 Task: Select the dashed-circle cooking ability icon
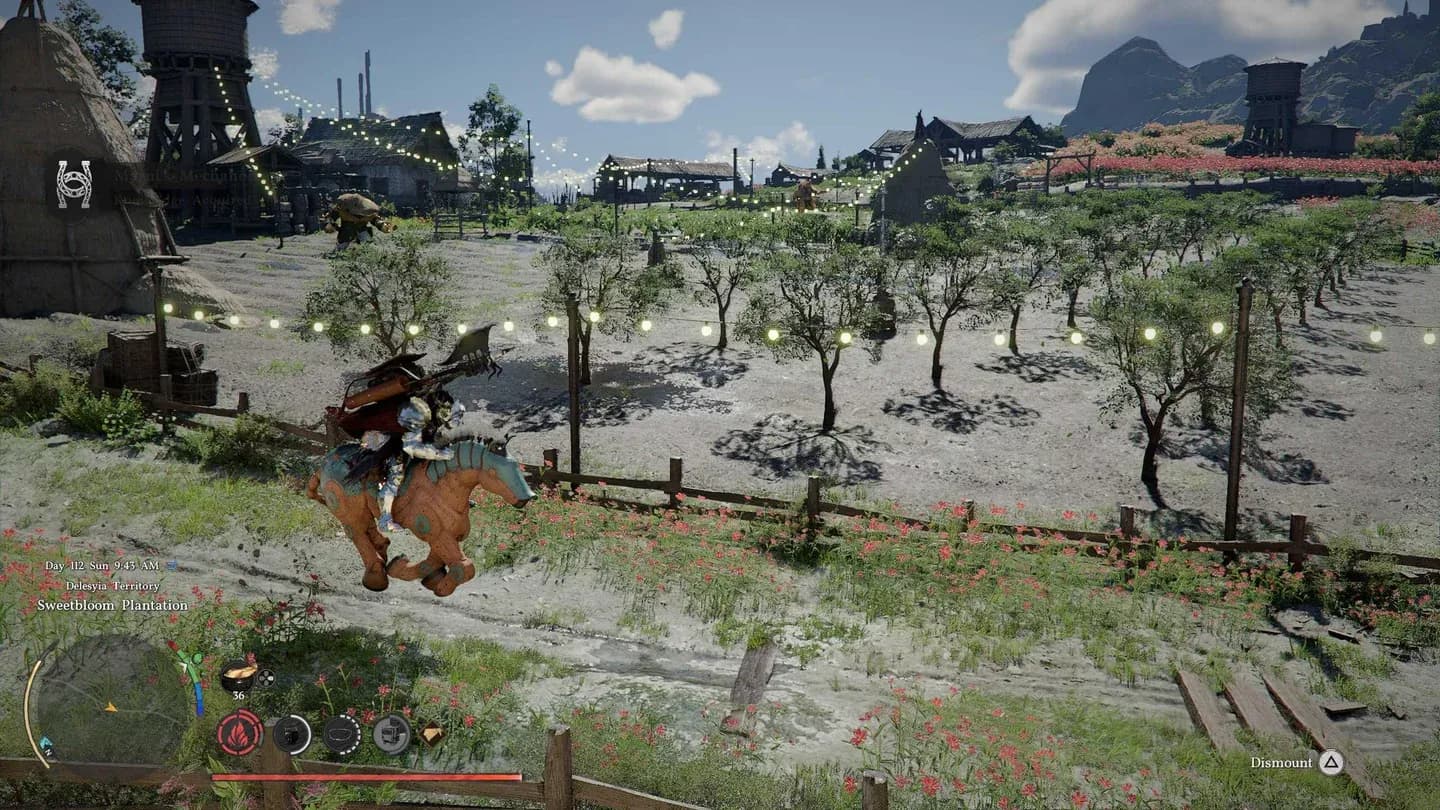[342, 732]
